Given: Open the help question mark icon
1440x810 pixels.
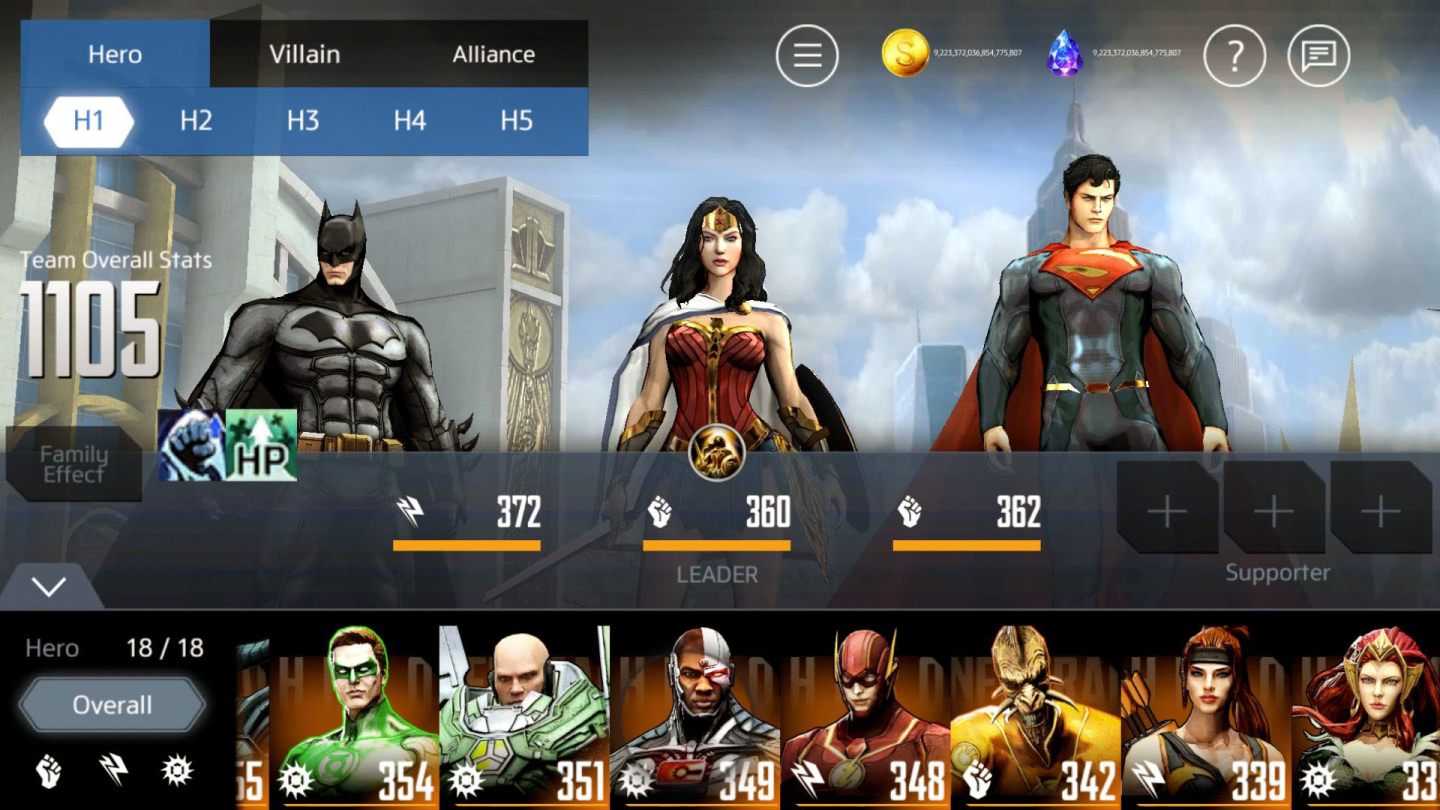Looking at the screenshot, I should pos(1234,56).
